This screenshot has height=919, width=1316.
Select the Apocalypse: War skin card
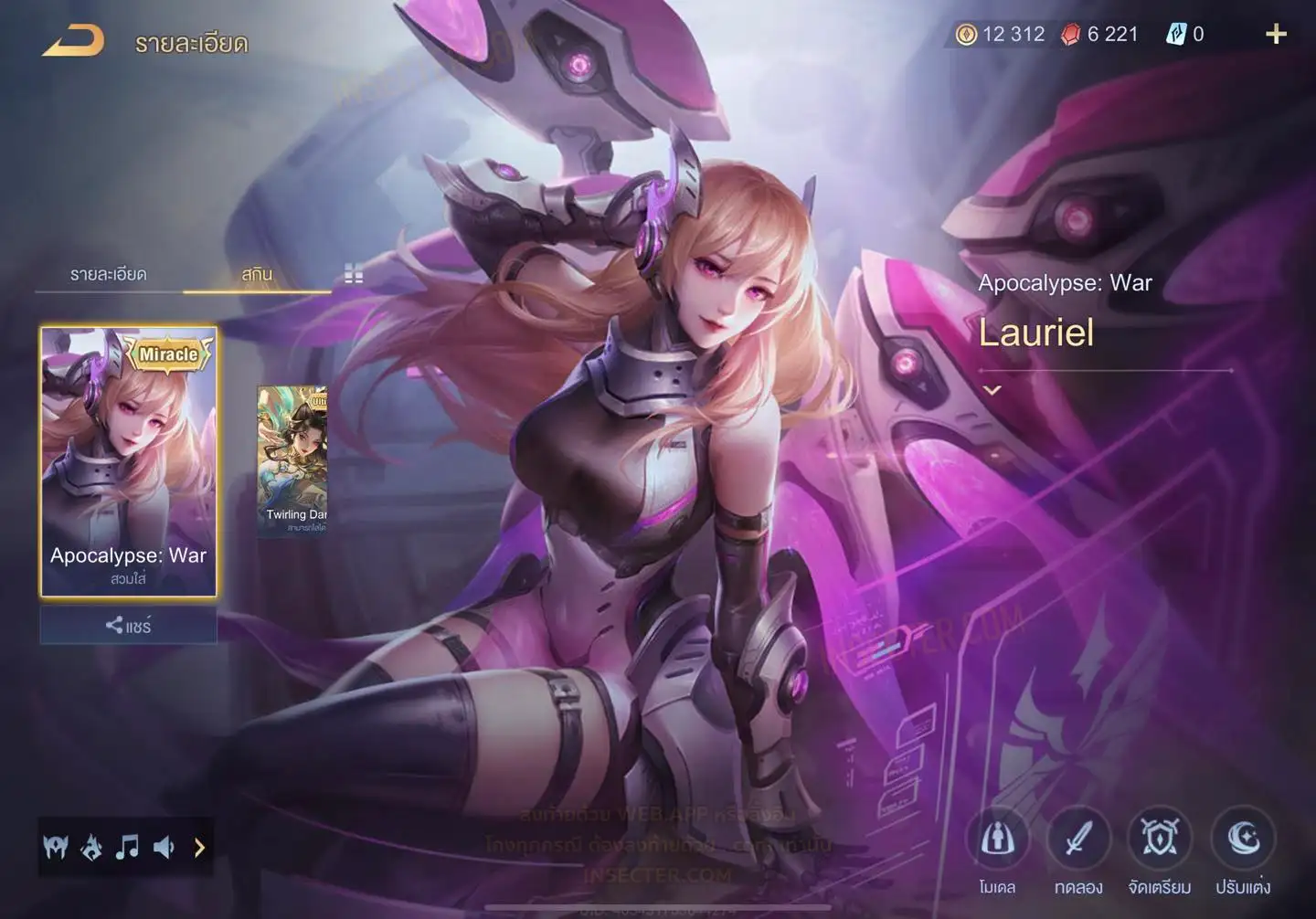click(x=129, y=461)
